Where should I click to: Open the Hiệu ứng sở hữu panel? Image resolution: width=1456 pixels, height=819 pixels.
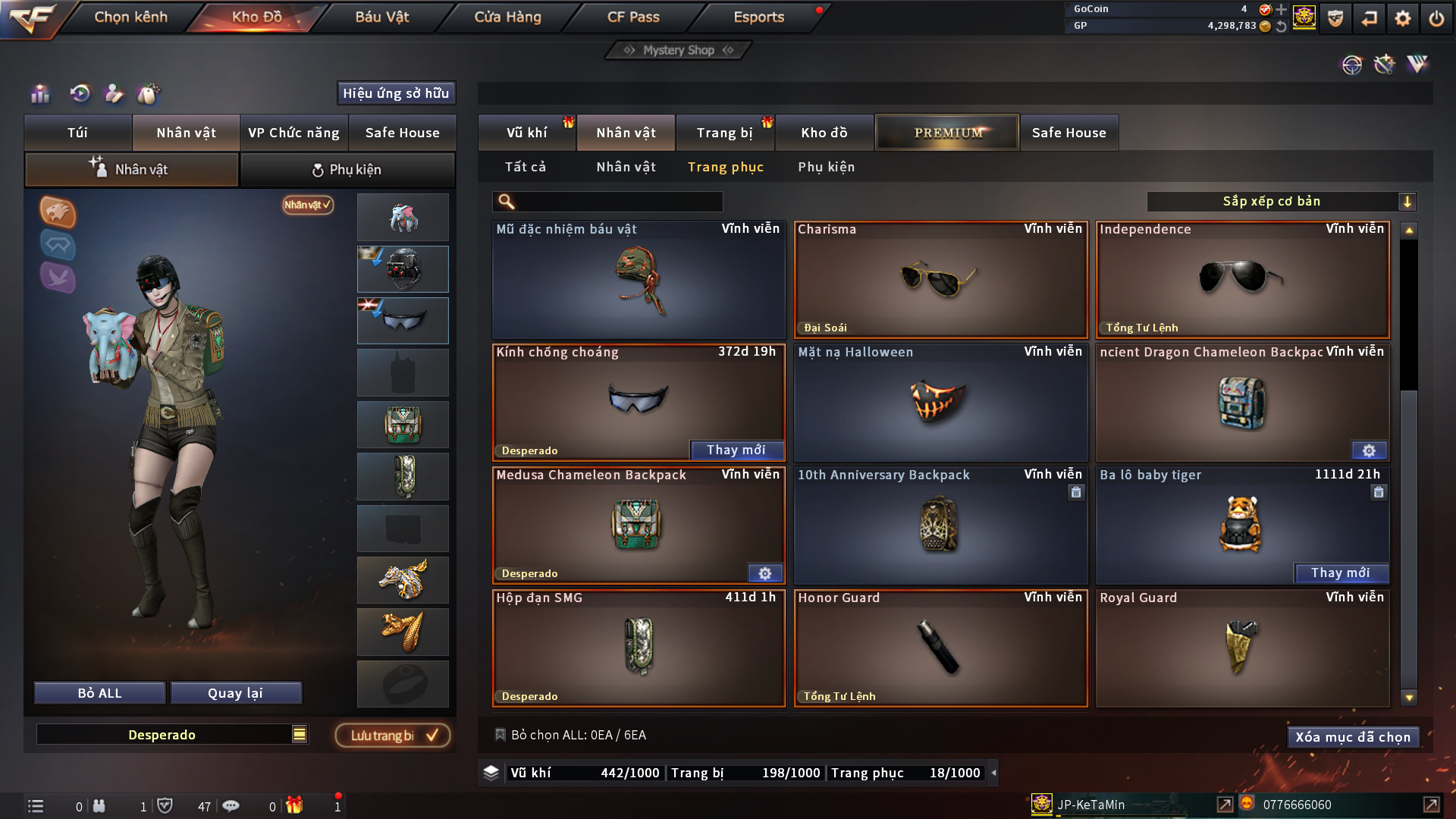tap(396, 93)
